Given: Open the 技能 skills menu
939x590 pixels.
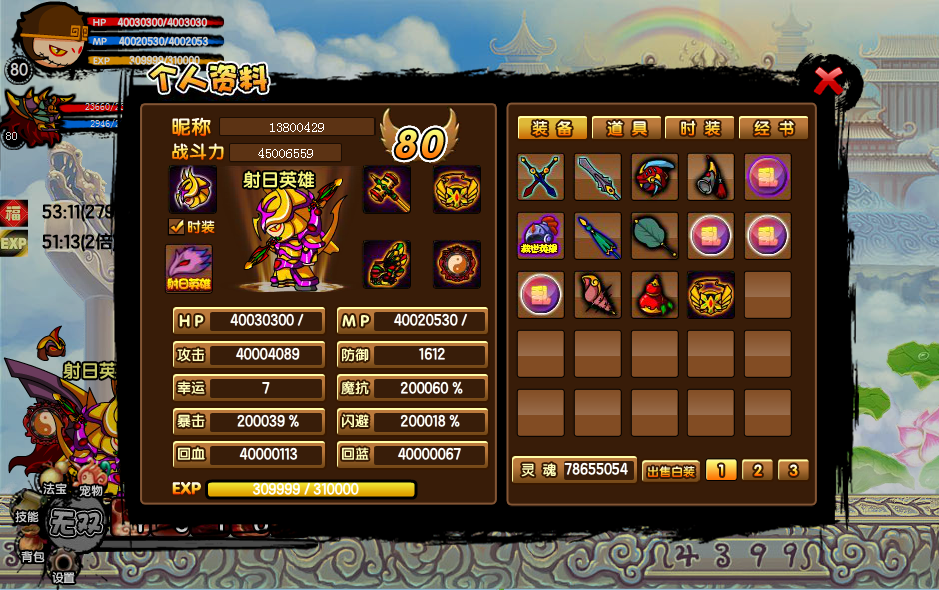Looking at the screenshot, I should pos(26,517).
